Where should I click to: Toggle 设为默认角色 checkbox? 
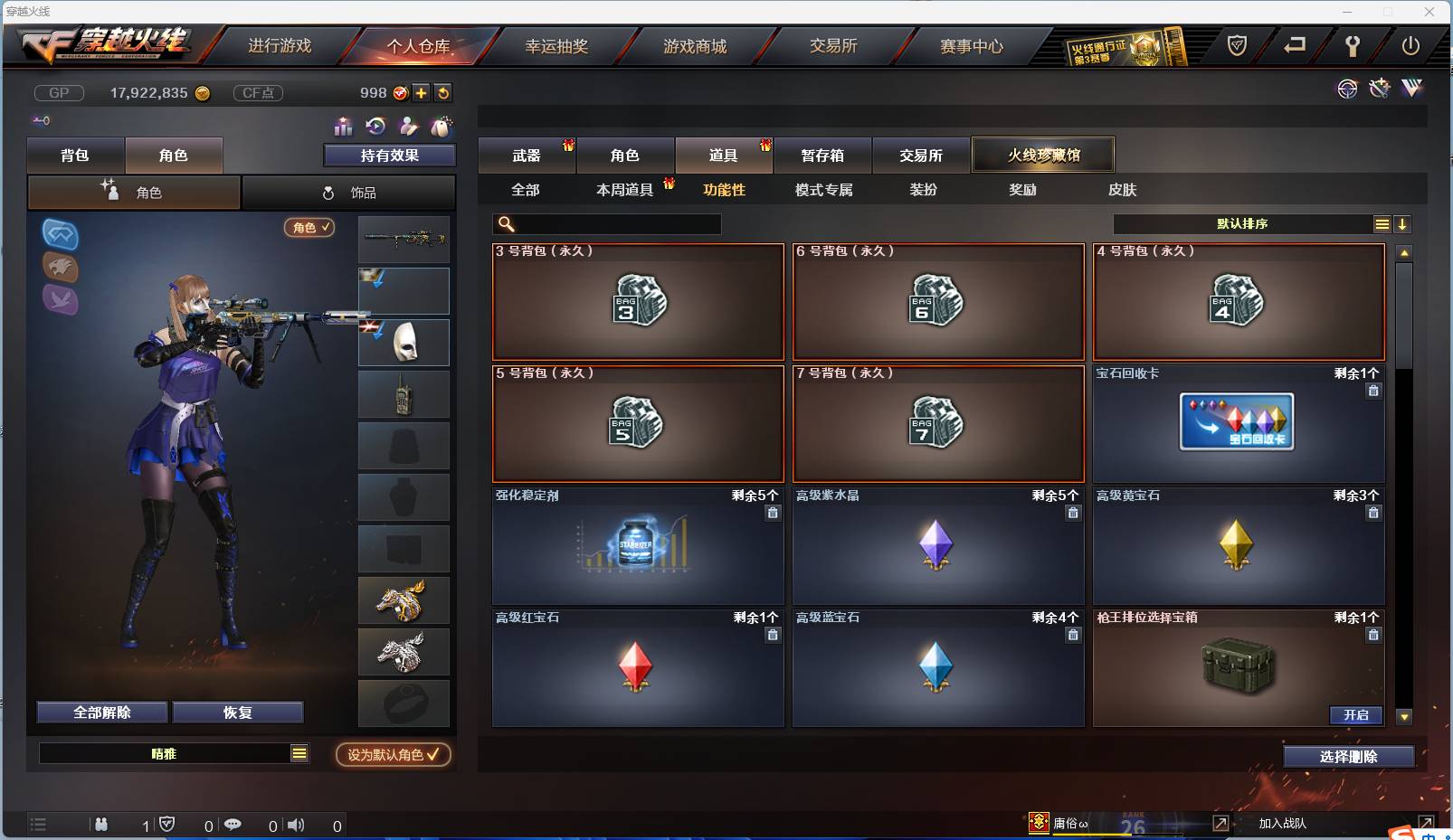tap(392, 755)
